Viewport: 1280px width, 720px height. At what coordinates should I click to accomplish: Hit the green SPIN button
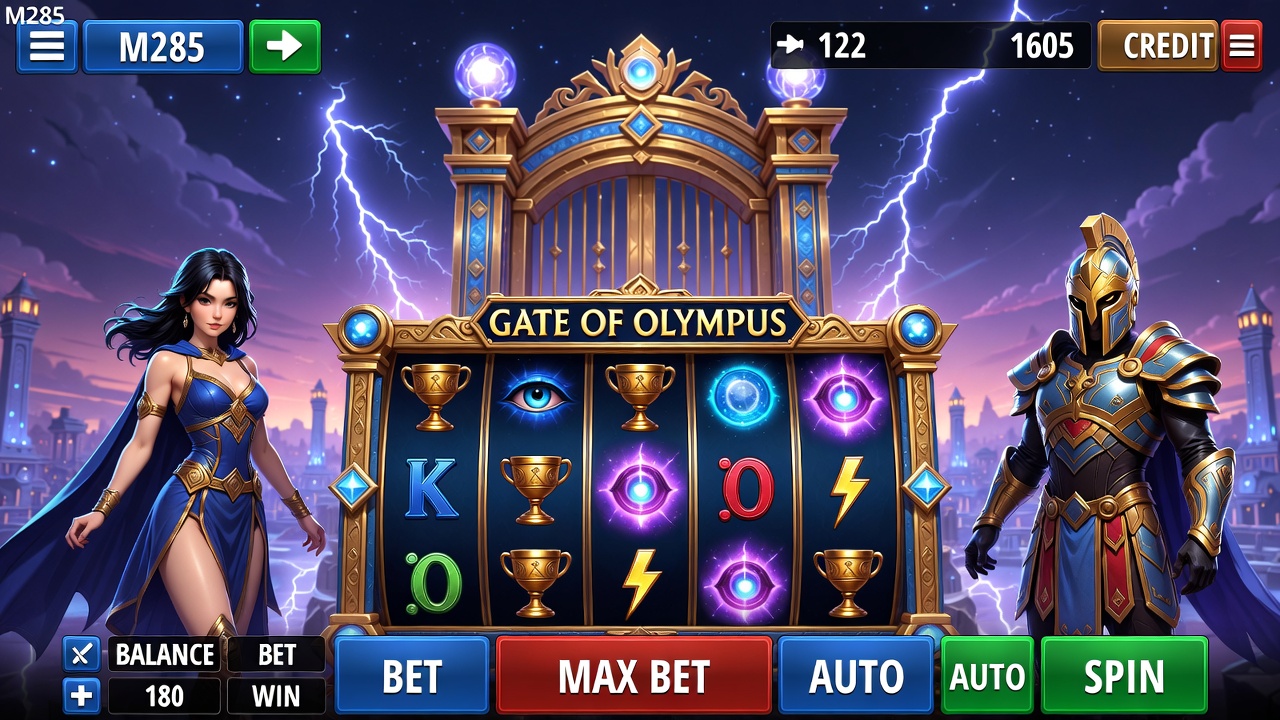[1124, 676]
